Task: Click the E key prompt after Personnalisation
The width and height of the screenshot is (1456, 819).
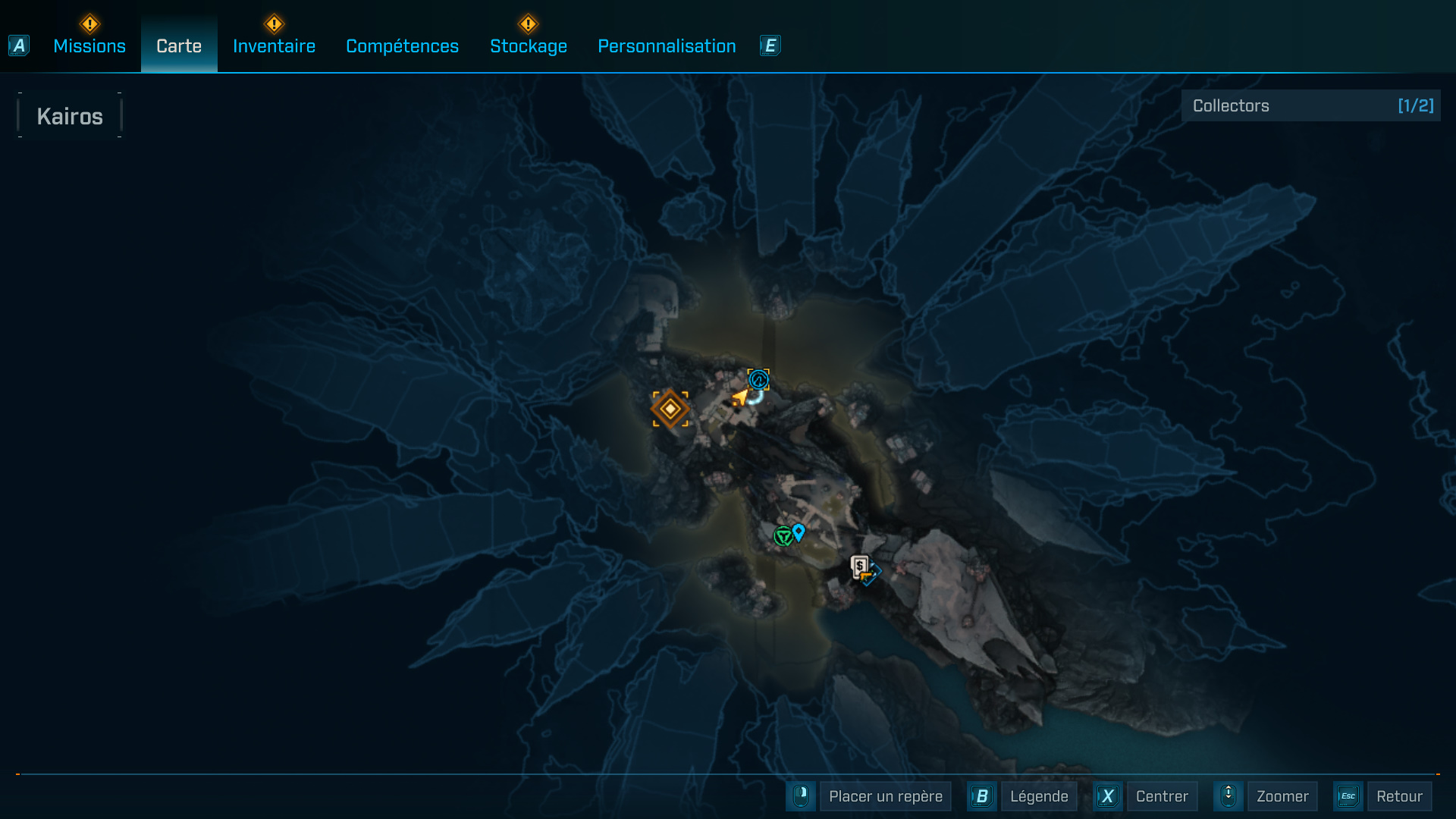Action: coord(770,45)
